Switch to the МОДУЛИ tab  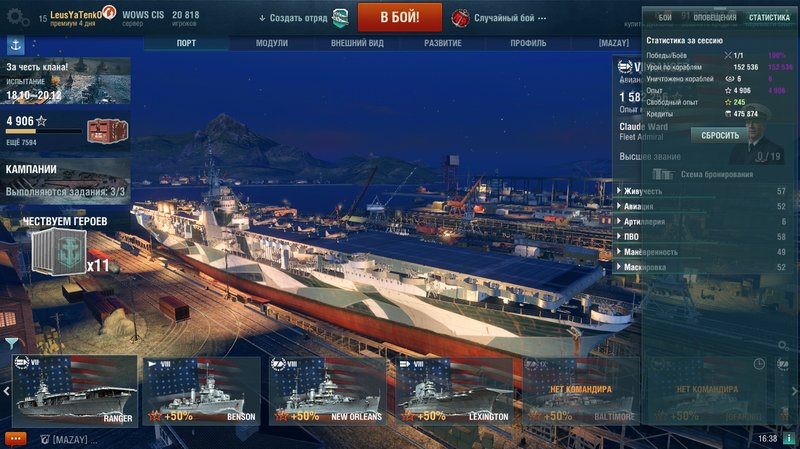pyautogui.click(x=271, y=43)
